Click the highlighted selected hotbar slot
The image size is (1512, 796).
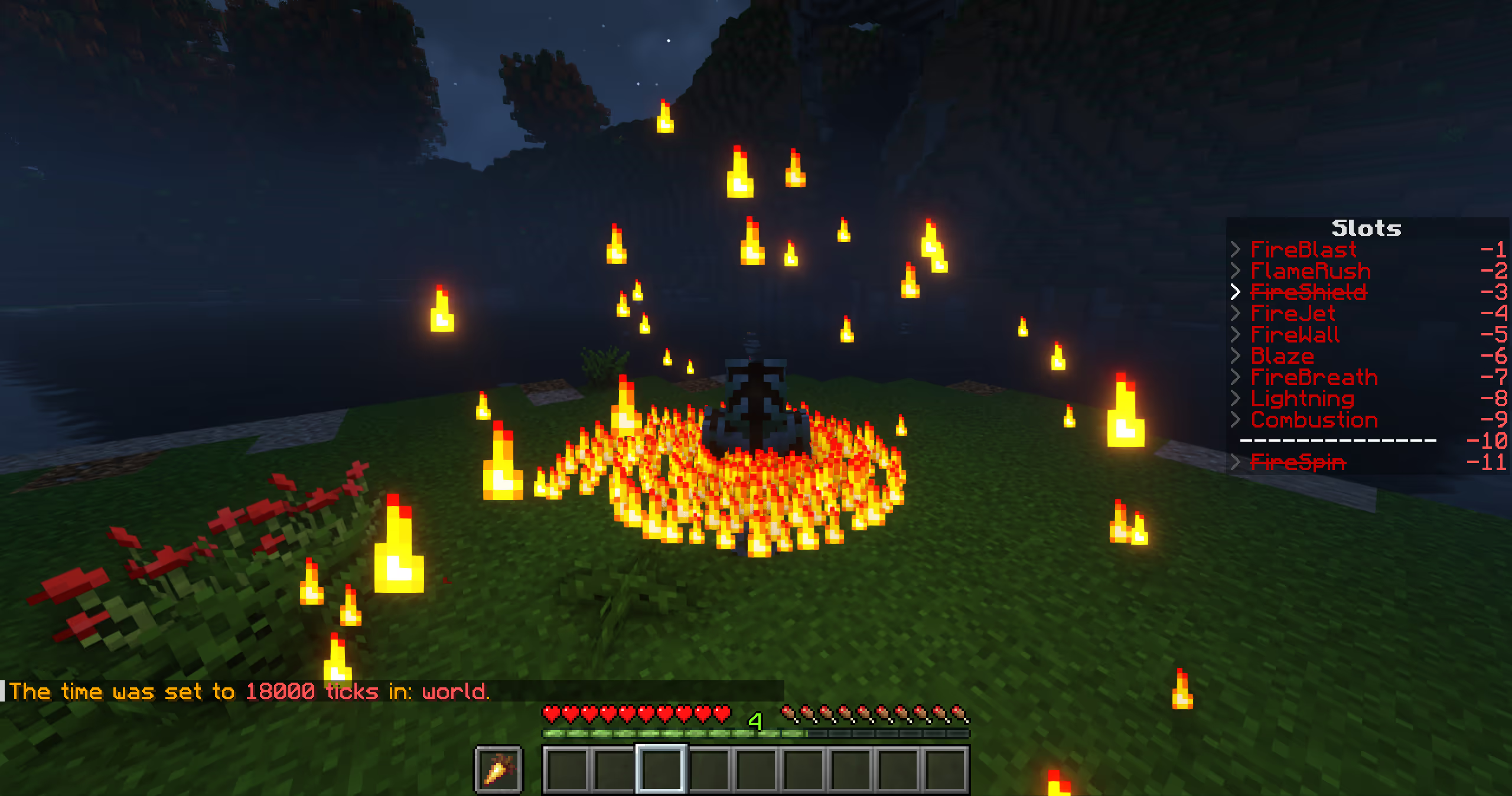(661, 769)
